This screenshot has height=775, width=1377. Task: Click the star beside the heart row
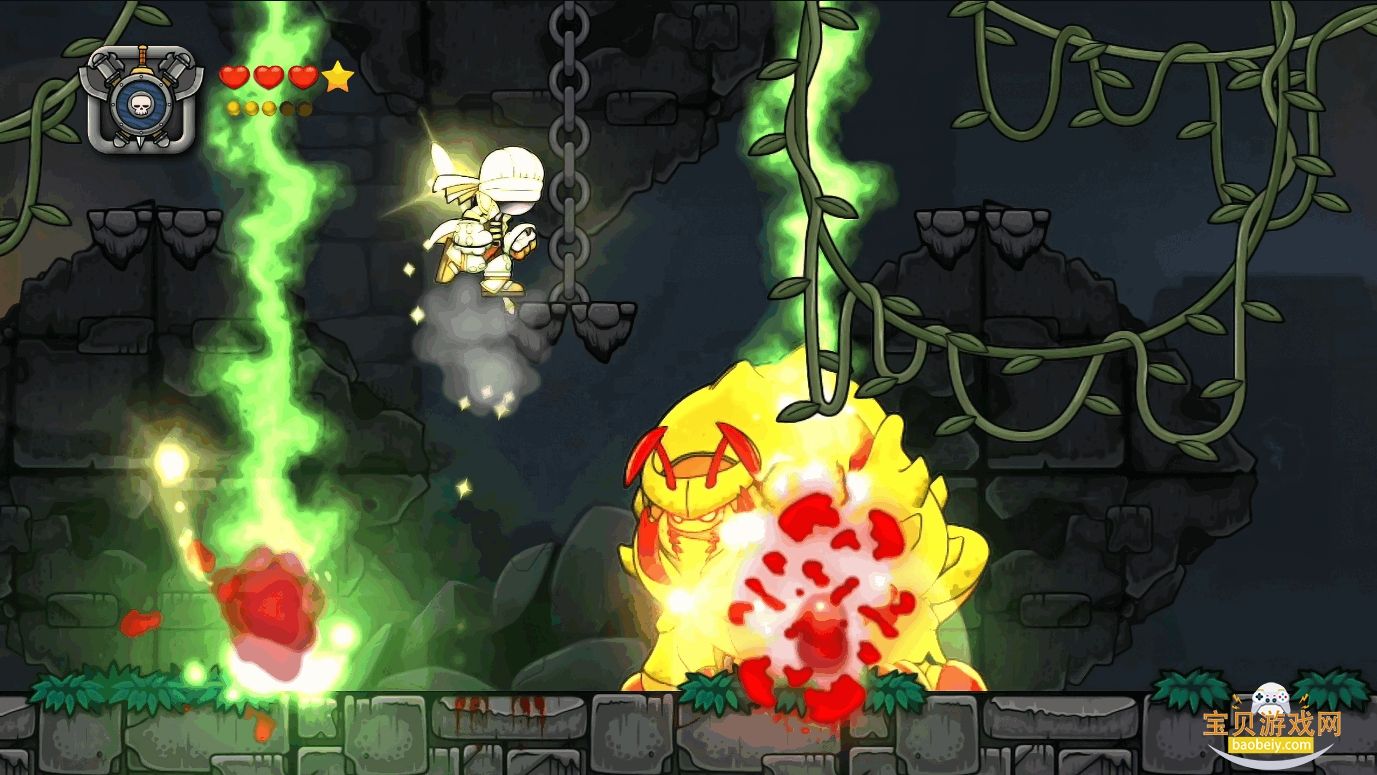point(337,76)
